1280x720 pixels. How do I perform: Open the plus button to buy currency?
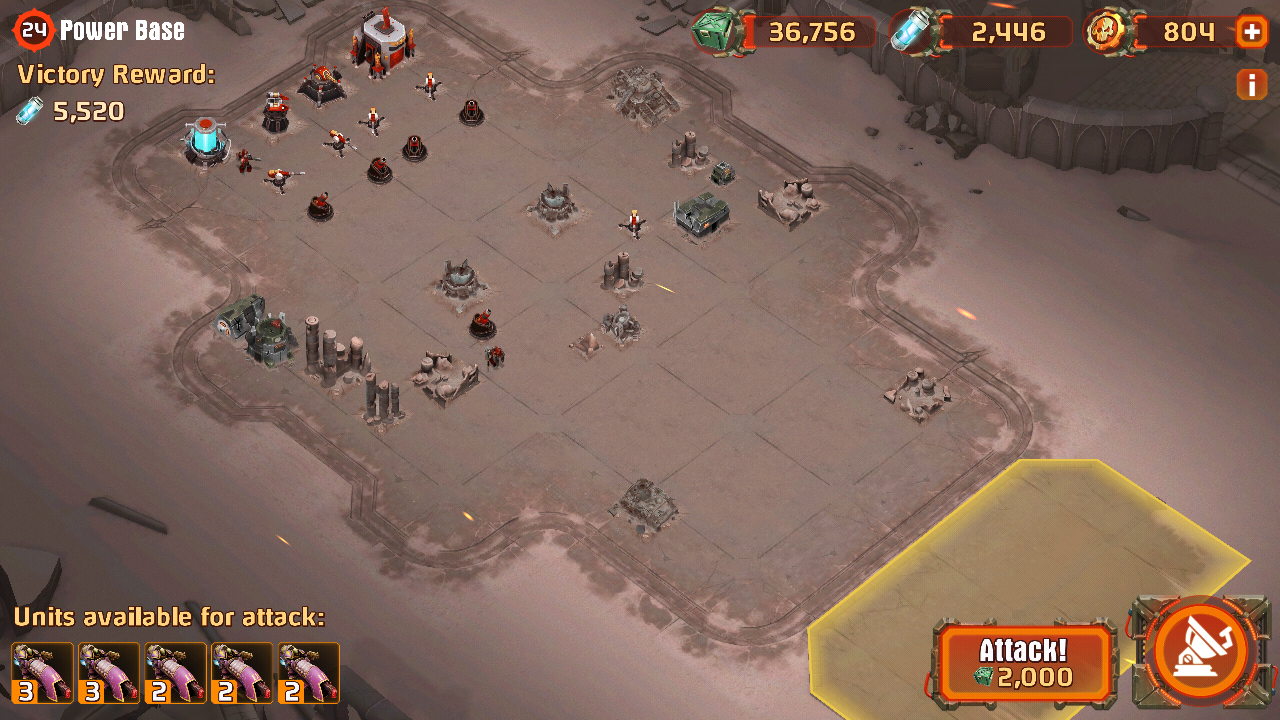(x=1251, y=32)
